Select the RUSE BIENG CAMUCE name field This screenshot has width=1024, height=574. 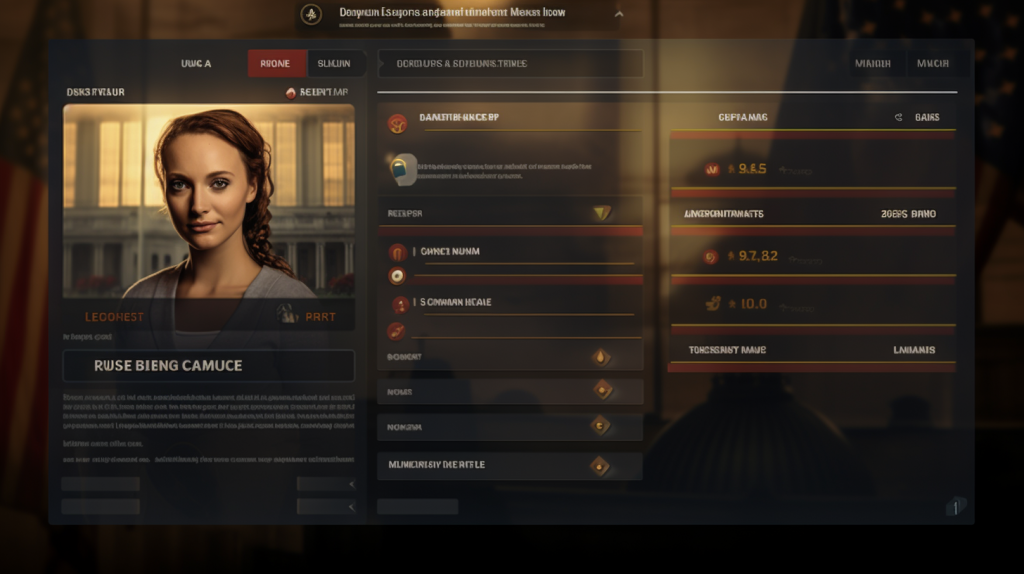click(208, 365)
